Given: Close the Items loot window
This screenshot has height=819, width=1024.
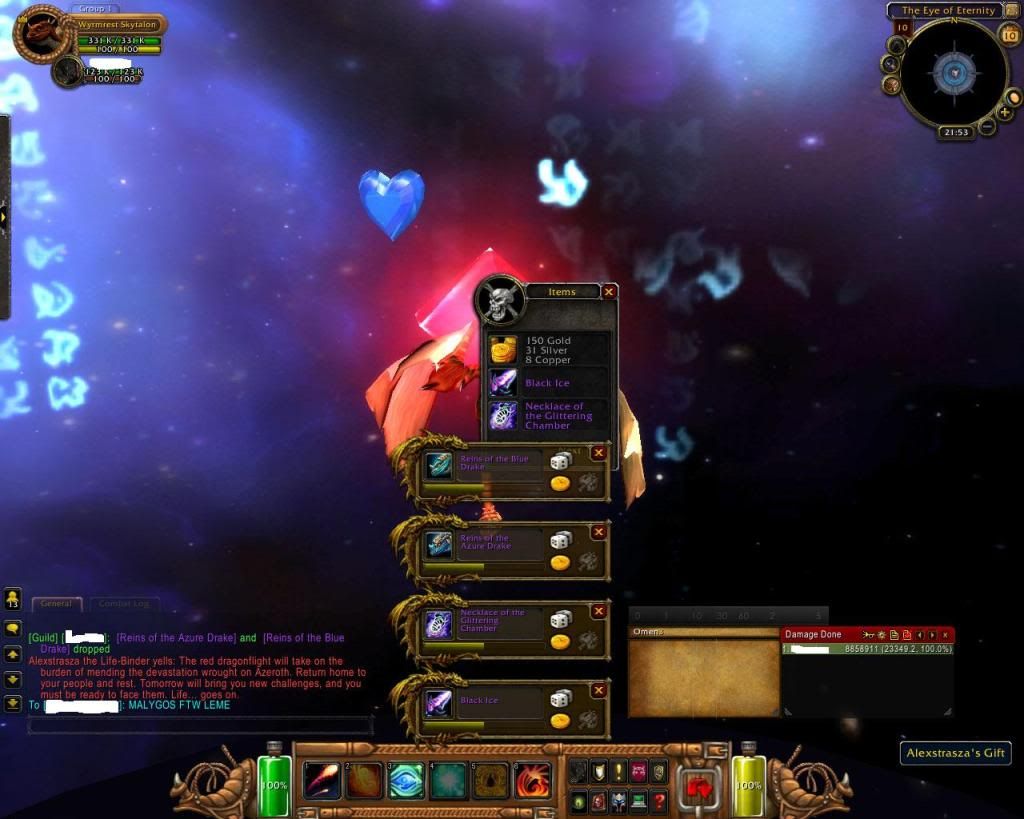Looking at the screenshot, I should (609, 292).
